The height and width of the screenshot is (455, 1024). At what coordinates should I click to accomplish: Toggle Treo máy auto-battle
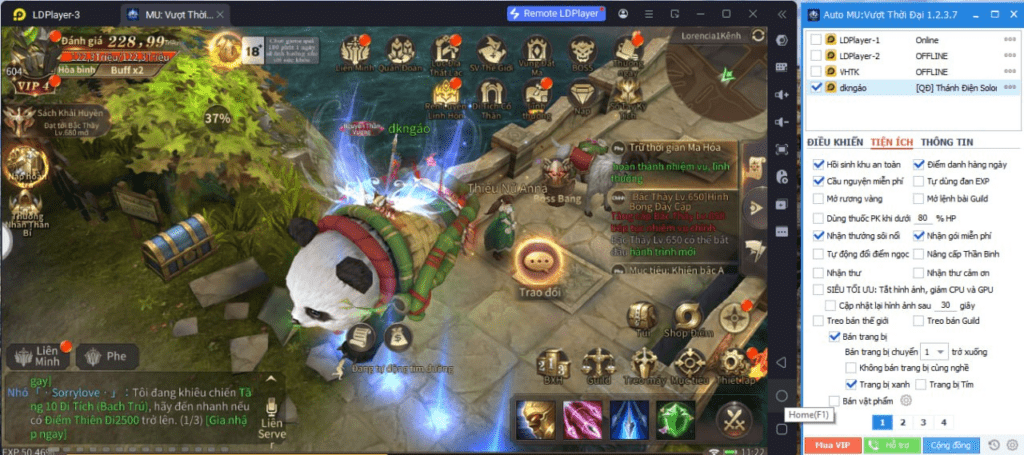pyautogui.click(x=643, y=364)
